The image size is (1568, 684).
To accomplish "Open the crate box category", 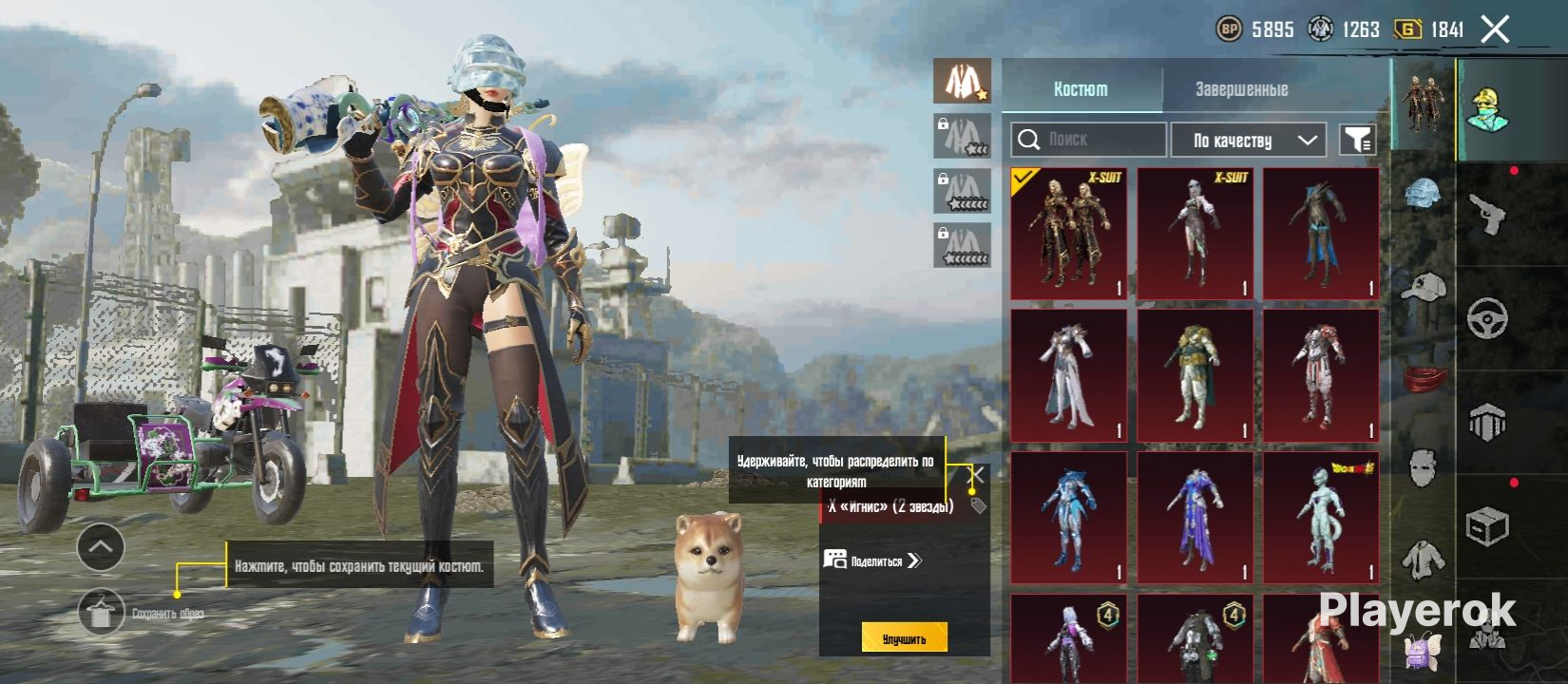I will [x=1487, y=525].
